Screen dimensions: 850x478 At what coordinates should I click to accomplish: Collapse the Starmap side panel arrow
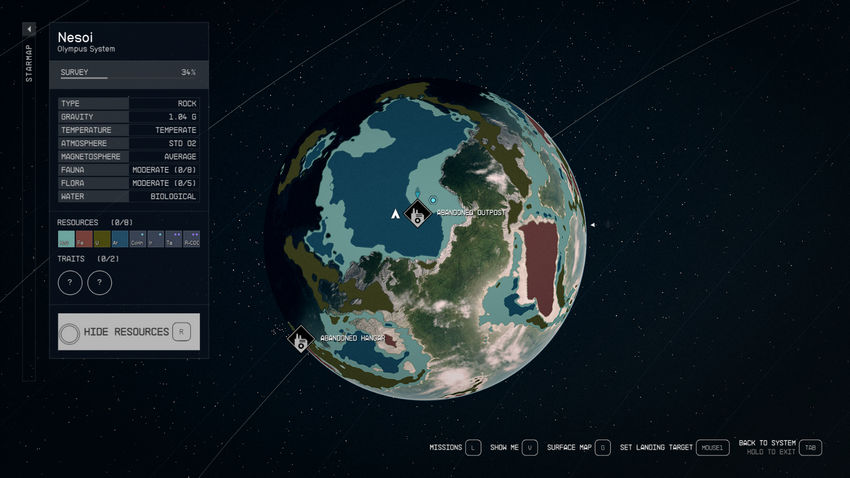(x=29, y=30)
